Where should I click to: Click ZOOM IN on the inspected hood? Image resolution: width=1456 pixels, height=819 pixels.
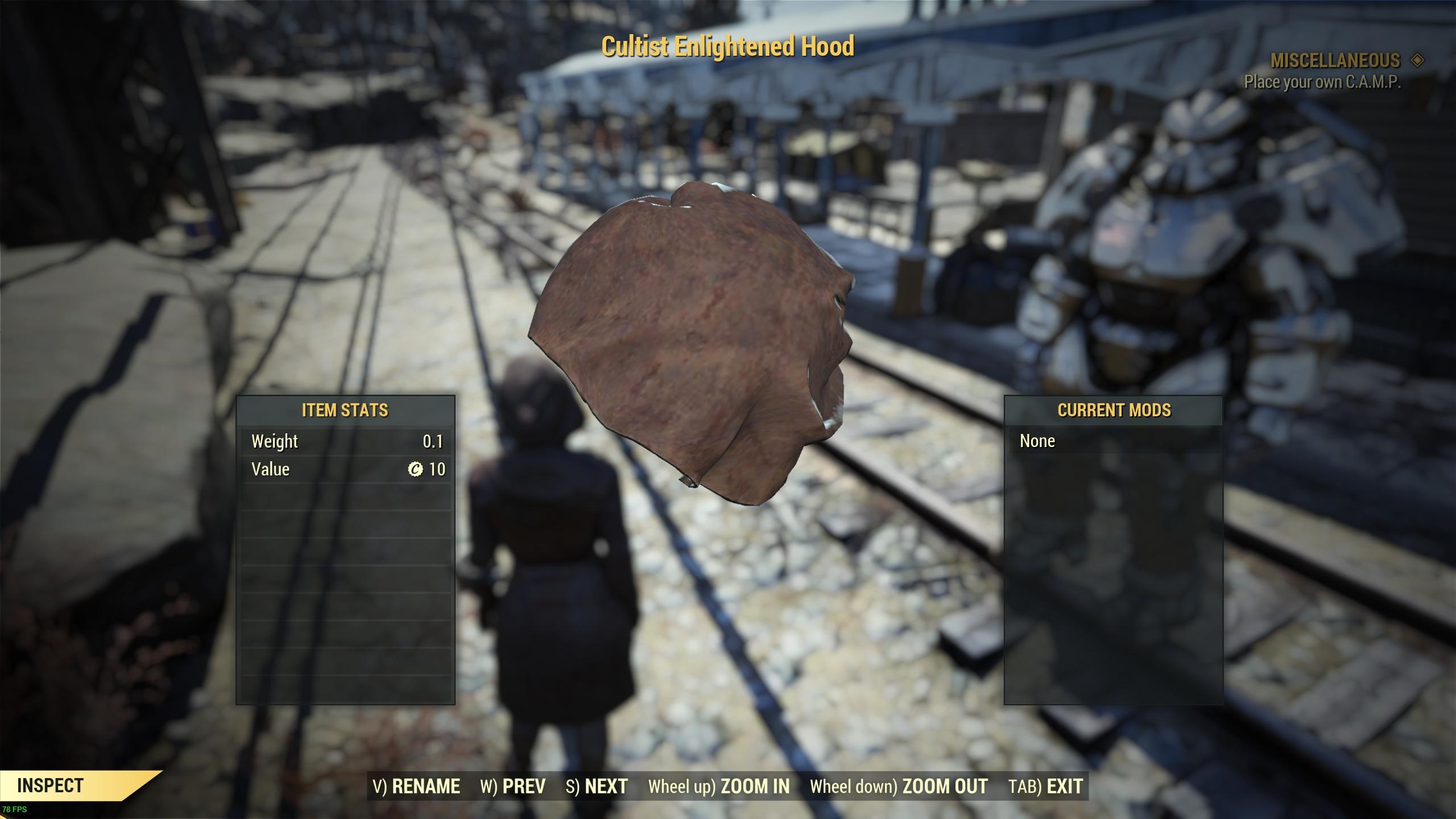719,786
